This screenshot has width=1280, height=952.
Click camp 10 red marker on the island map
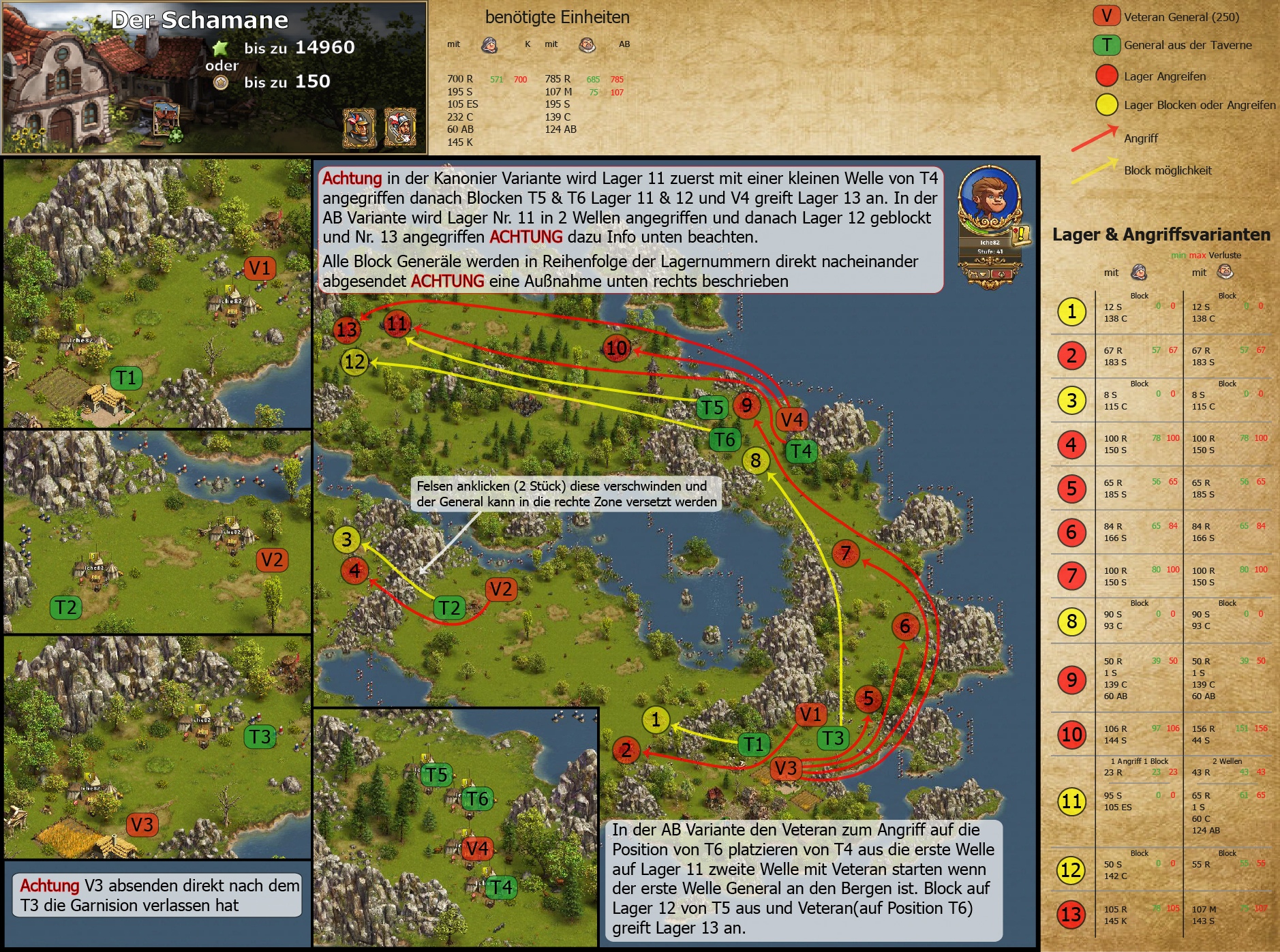point(616,348)
